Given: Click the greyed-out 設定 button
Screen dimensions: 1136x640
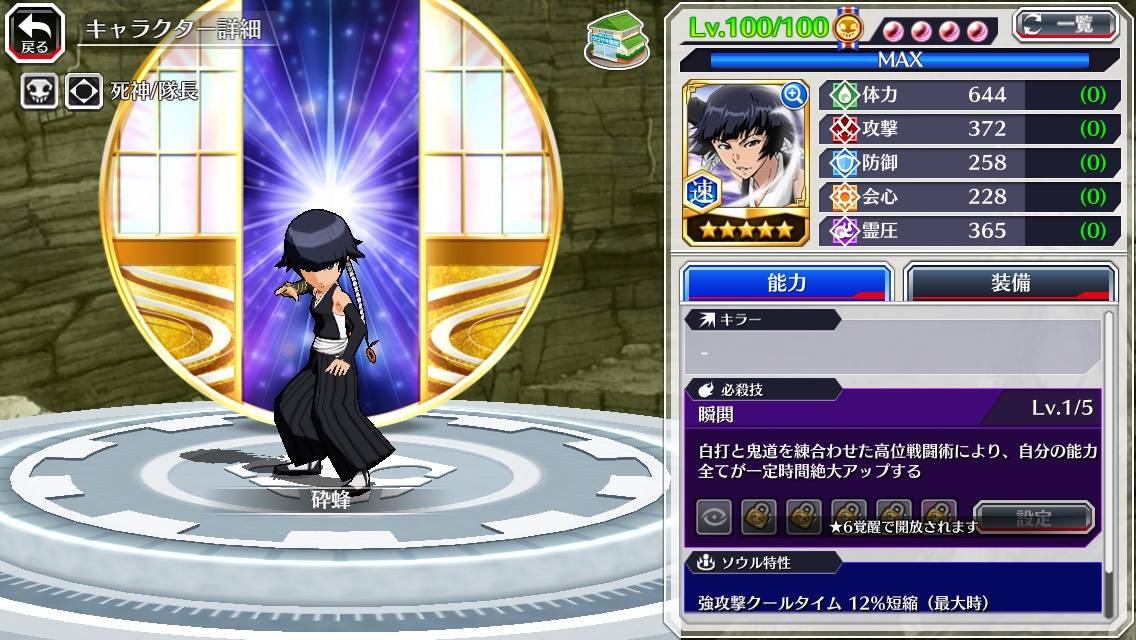Looking at the screenshot, I should tap(1034, 518).
